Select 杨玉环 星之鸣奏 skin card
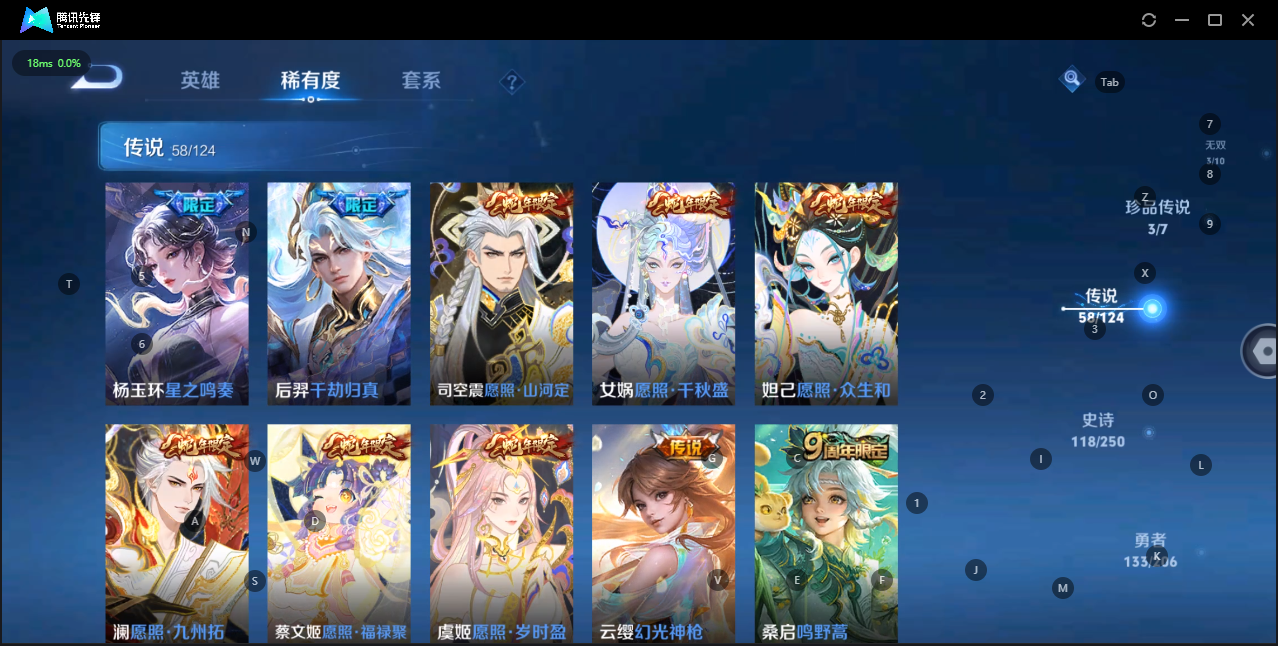The image size is (1278, 646). point(177,293)
